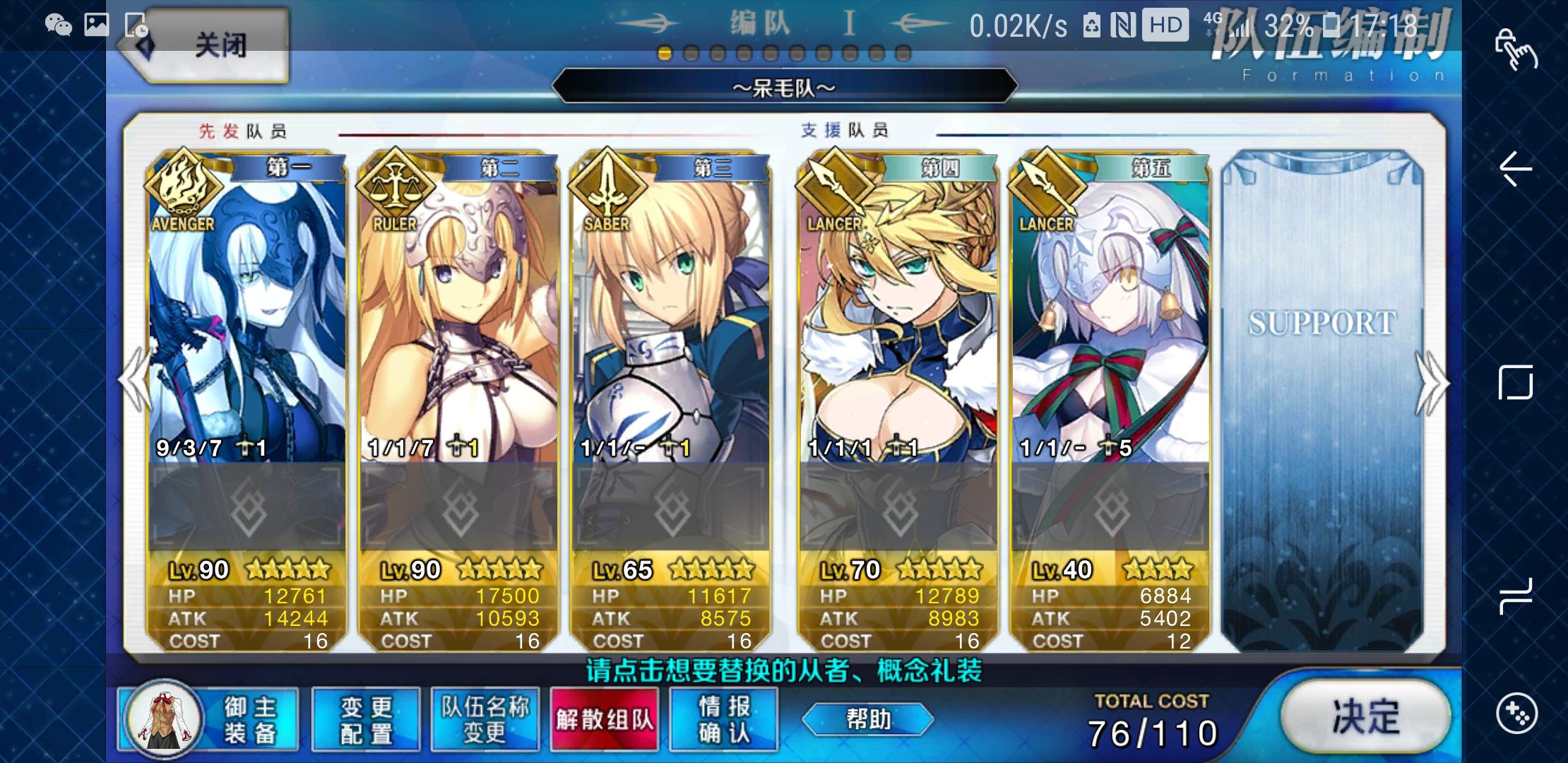
Task: Confirm the formation with 决定
Action: coord(1365,718)
